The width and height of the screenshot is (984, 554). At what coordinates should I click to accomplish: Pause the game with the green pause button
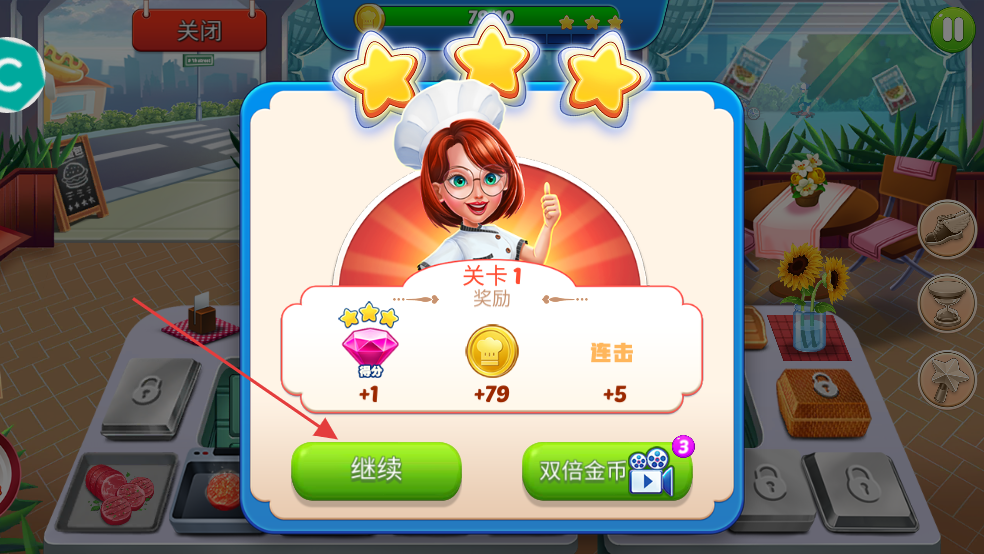[952, 29]
